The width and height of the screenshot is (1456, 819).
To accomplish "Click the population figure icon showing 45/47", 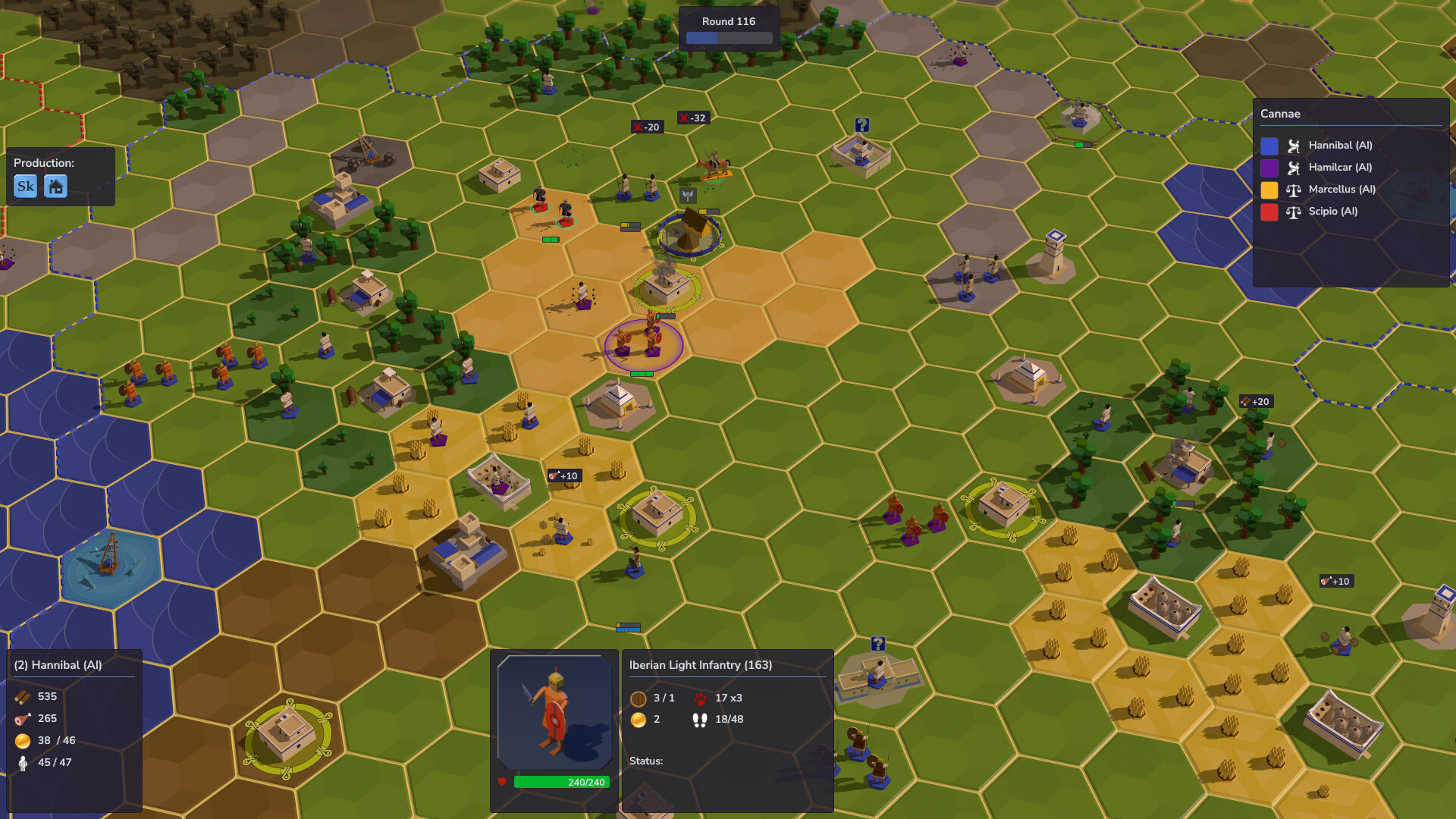I will click(x=22, y=763).
